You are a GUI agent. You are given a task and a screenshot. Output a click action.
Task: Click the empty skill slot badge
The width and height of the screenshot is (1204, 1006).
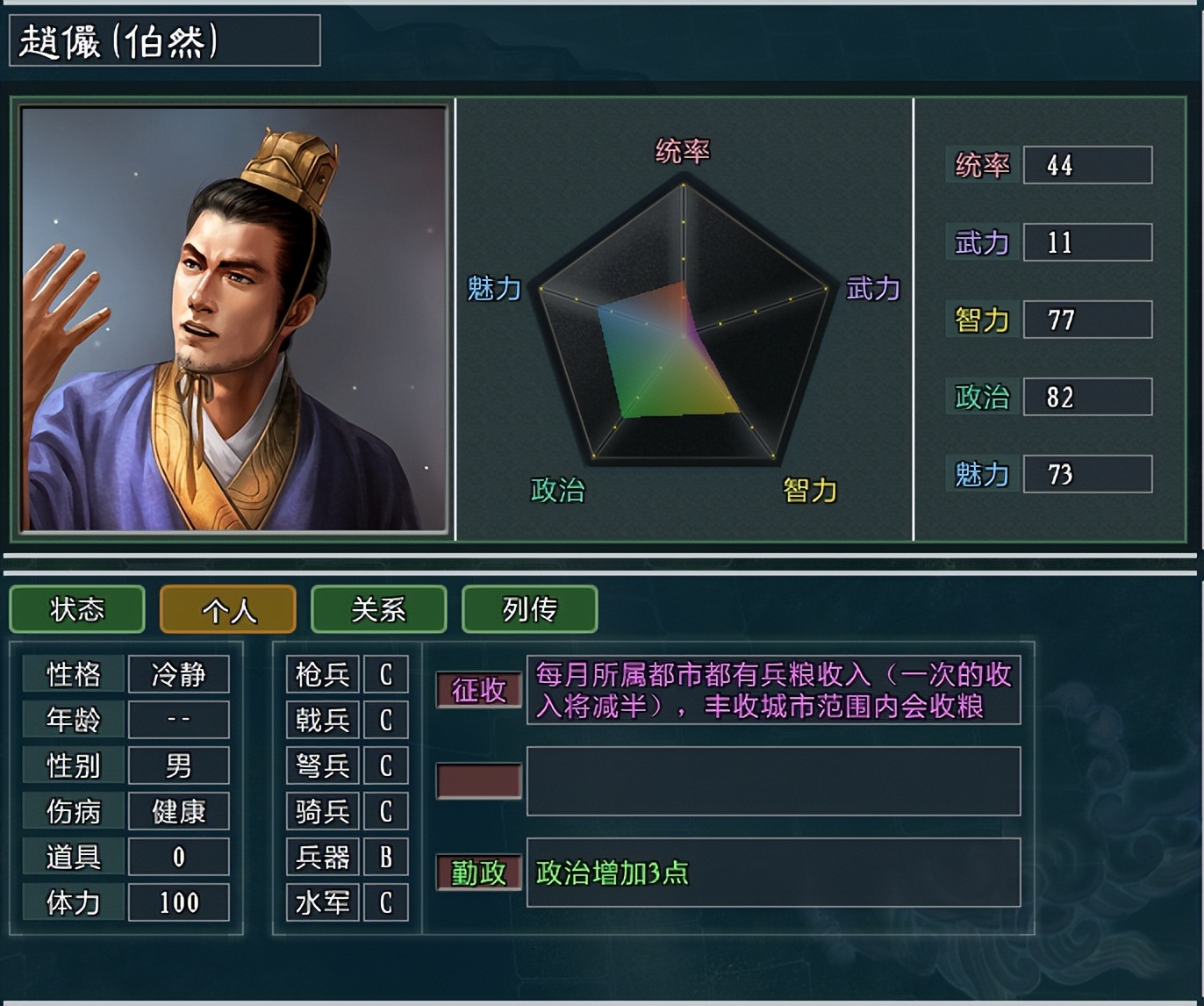coord(478,782)
